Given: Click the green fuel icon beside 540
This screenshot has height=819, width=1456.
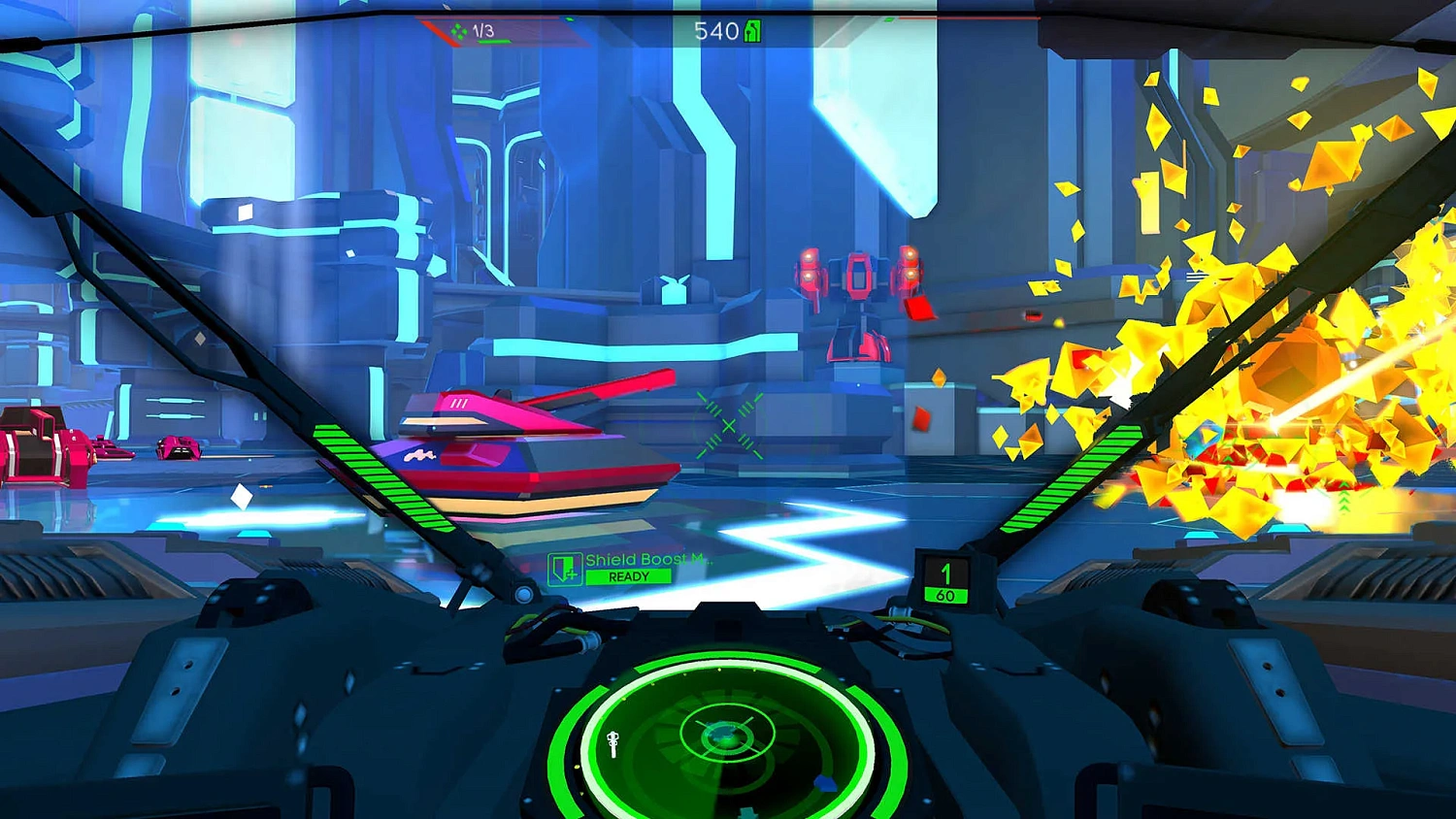Looking at the screenshot, I should click(750, 30).
